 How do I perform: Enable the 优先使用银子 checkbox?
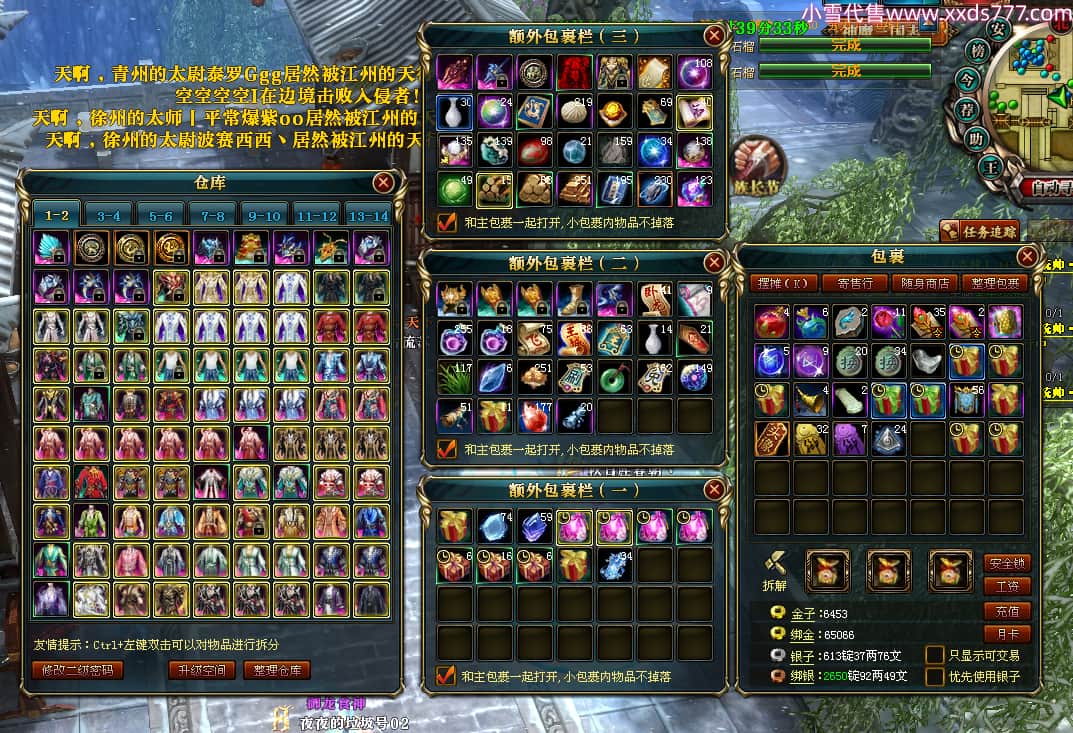935,677
